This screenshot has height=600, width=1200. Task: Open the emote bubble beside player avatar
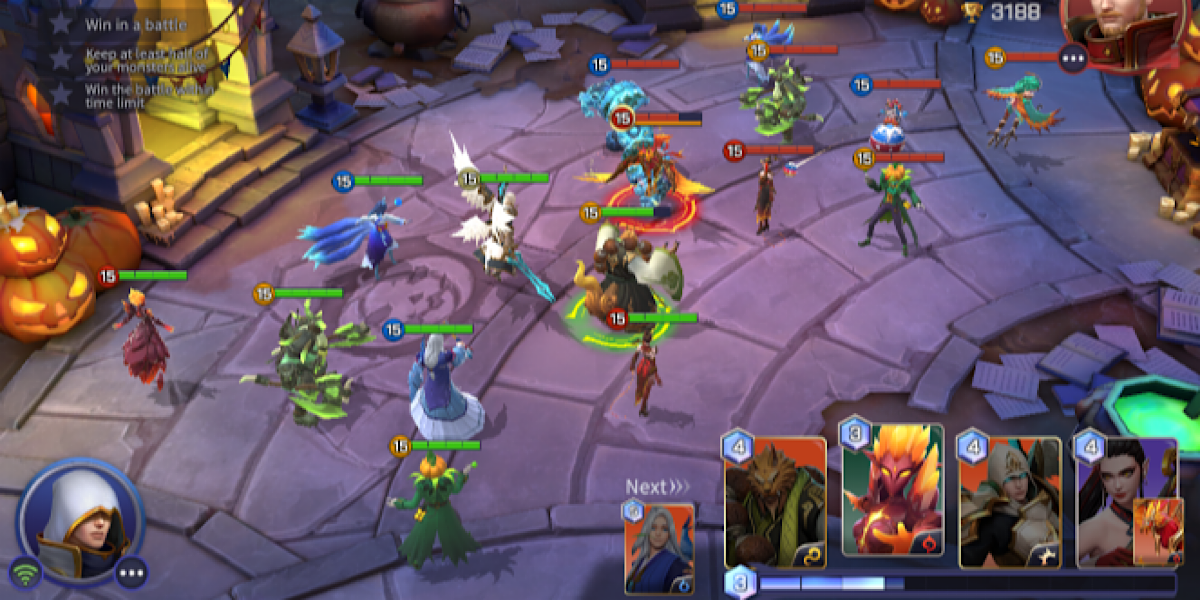pos(132,573)
